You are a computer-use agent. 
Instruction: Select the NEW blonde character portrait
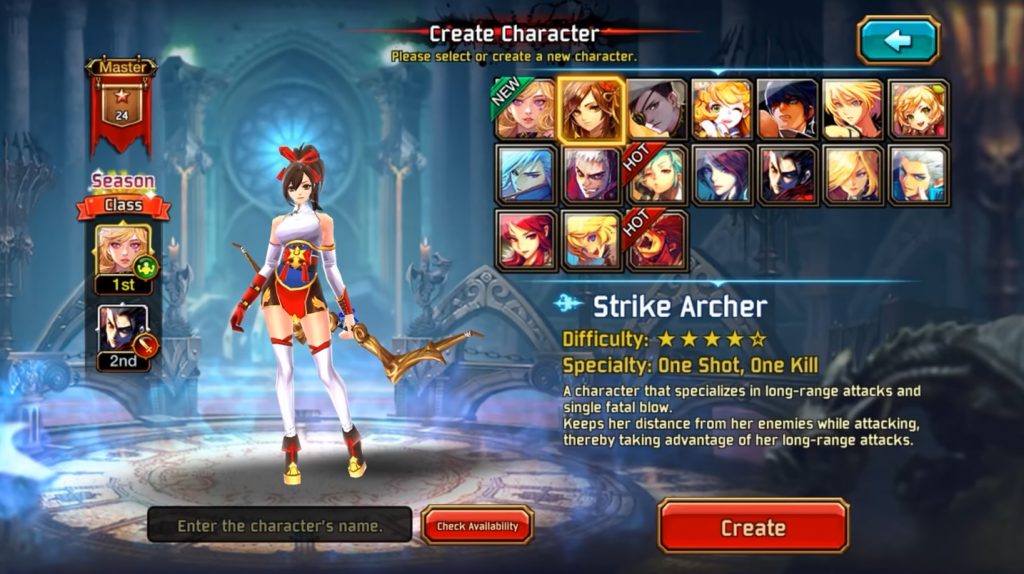pyautogui.click(x=527, y=109)
